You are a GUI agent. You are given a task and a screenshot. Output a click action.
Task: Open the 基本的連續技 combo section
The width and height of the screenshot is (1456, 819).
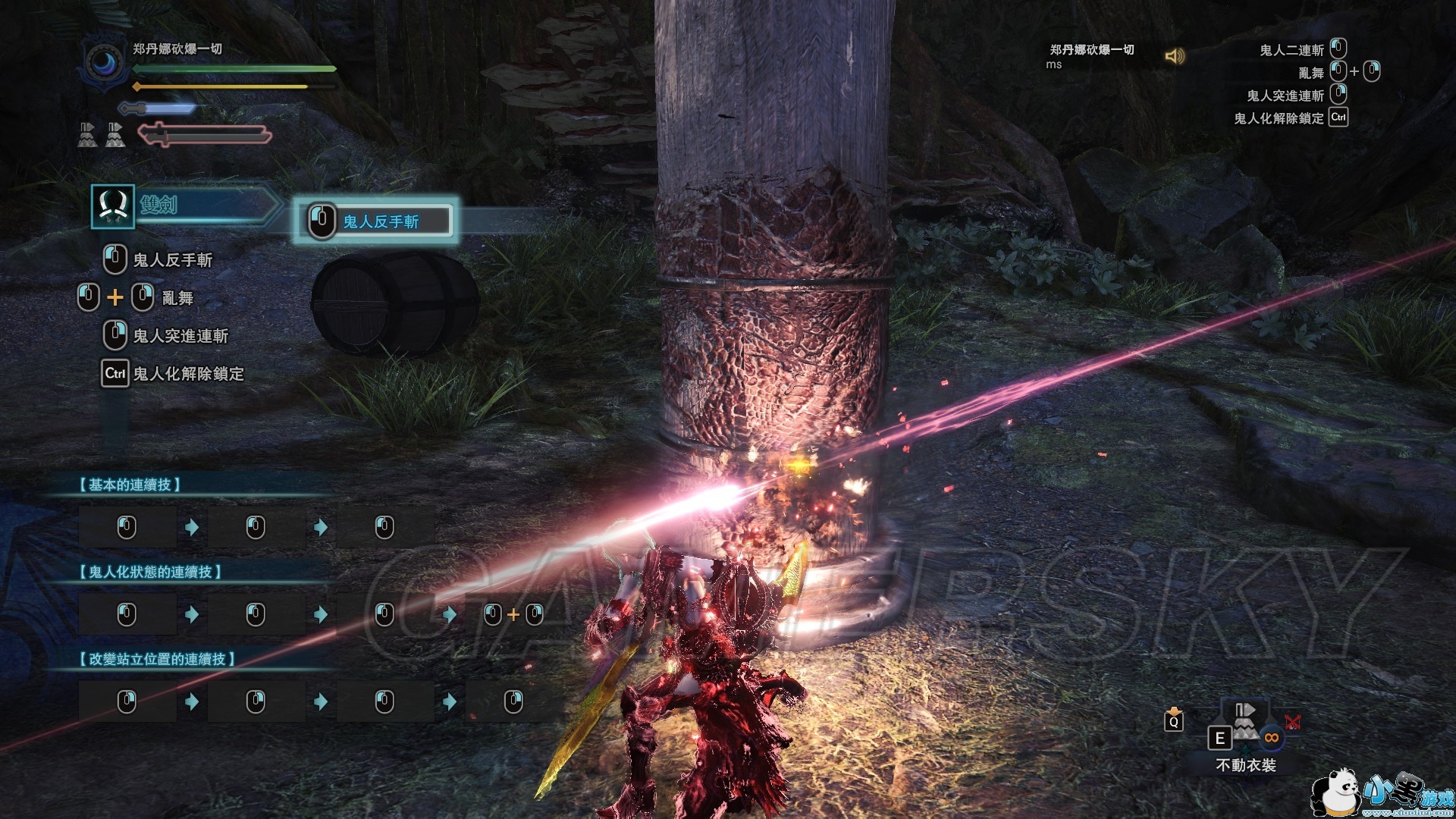click(130, 485)
